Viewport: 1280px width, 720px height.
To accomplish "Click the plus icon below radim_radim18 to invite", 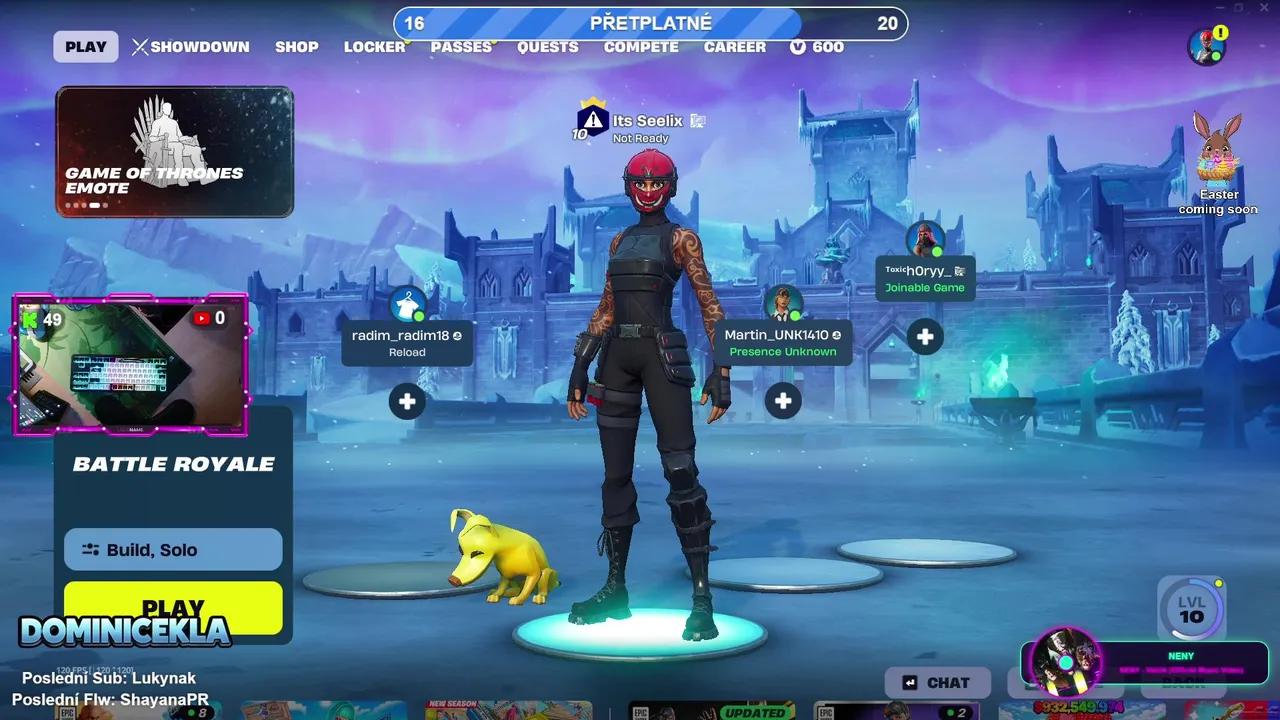I will 406,401.
